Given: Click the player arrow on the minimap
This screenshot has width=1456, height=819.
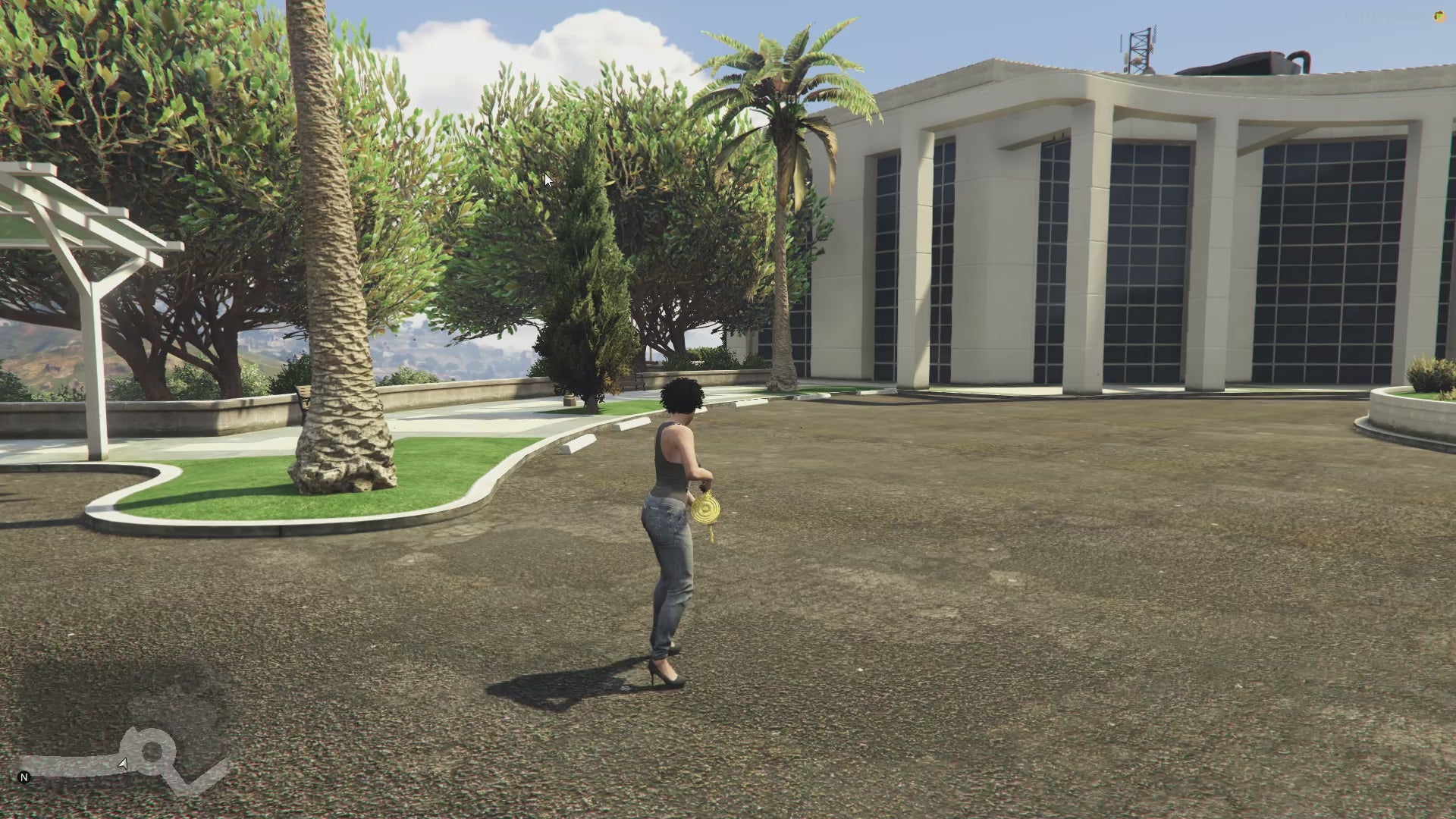Looking at the screenshot, I should click(123, 764).
